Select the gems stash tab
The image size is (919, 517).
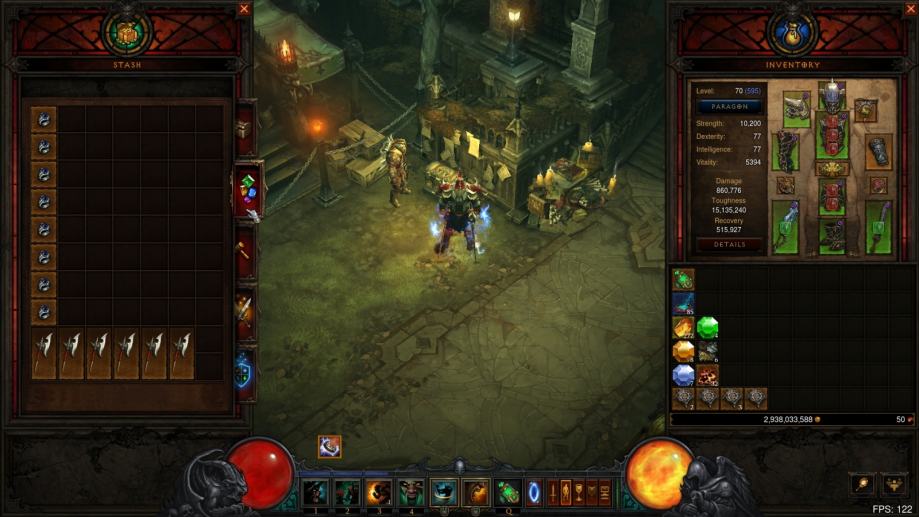[x=247, y=188]
